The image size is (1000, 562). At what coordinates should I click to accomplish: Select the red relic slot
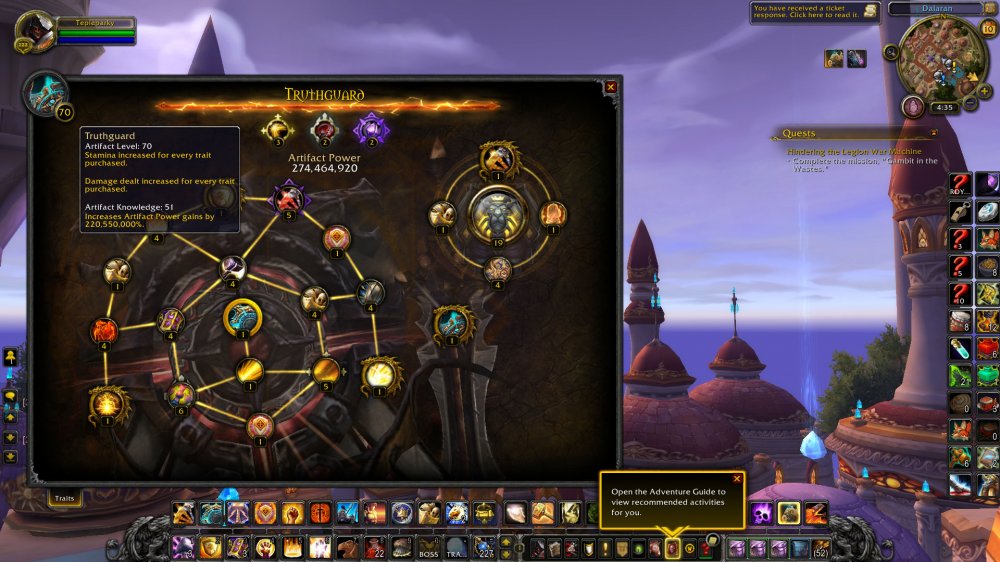coord(324,130)
